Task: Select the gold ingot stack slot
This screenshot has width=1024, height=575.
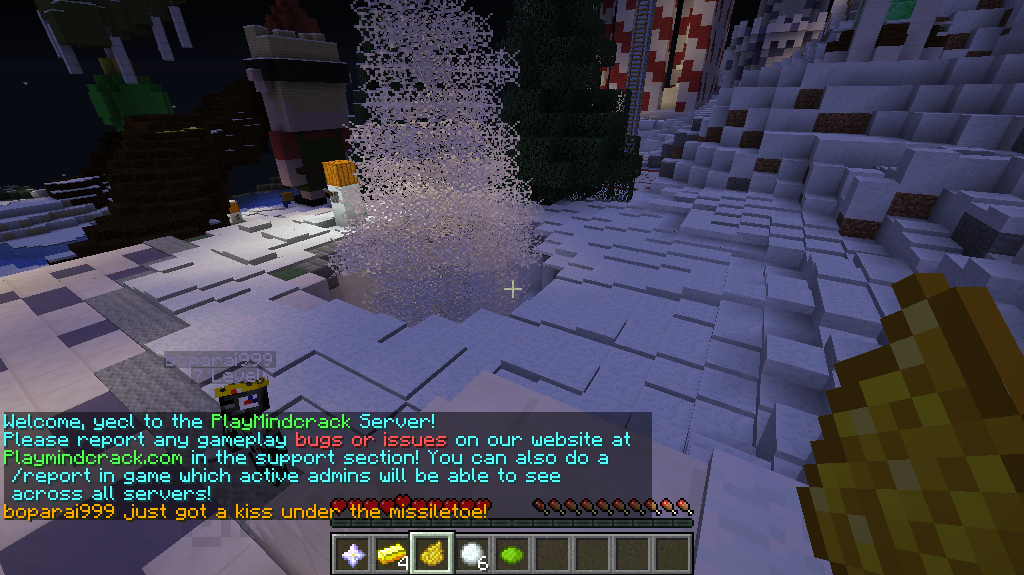Action: (x=391, y=553)
